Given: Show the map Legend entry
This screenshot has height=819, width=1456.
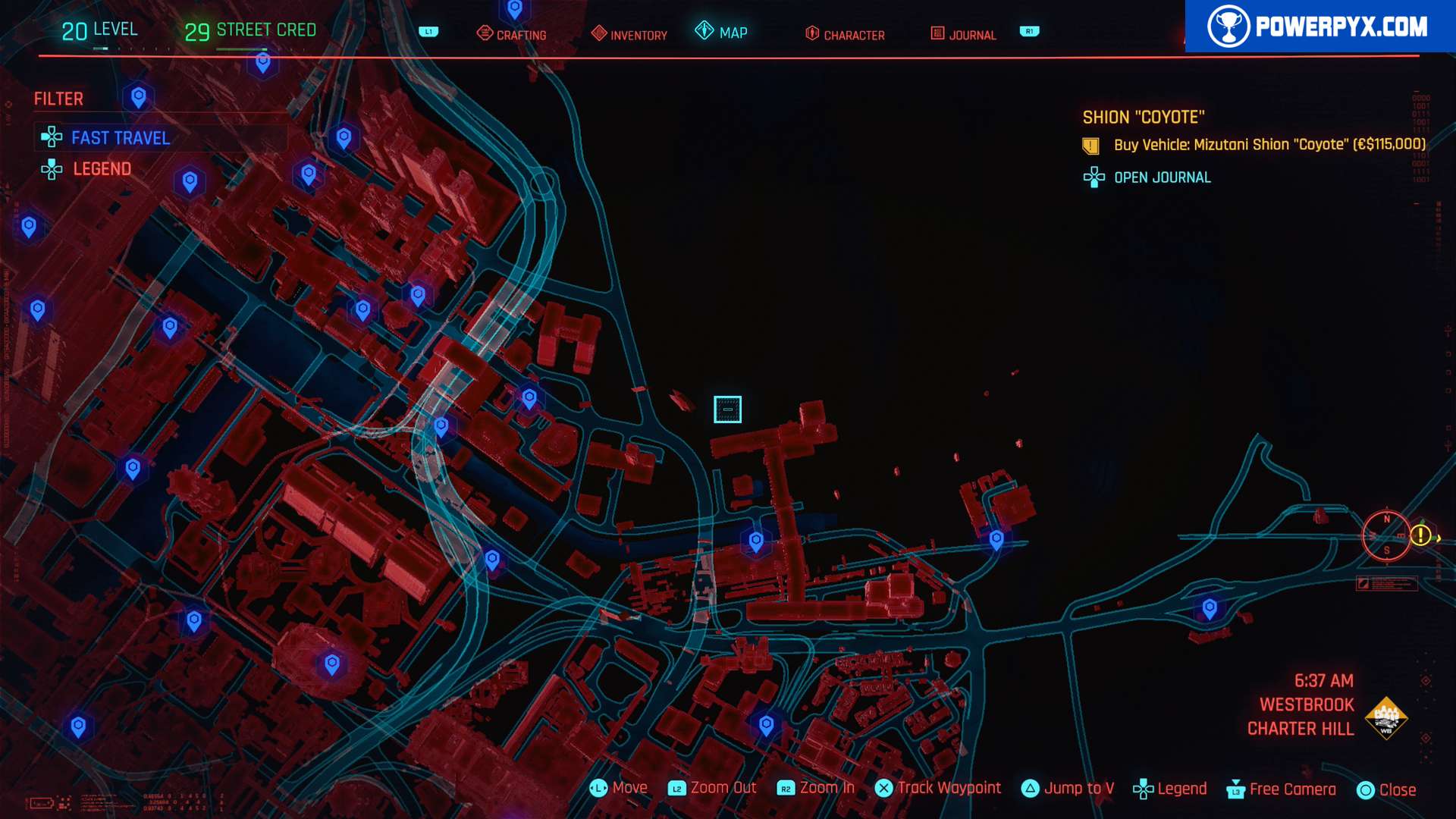Looking at the screenshot, I should [x=102, y=169].
